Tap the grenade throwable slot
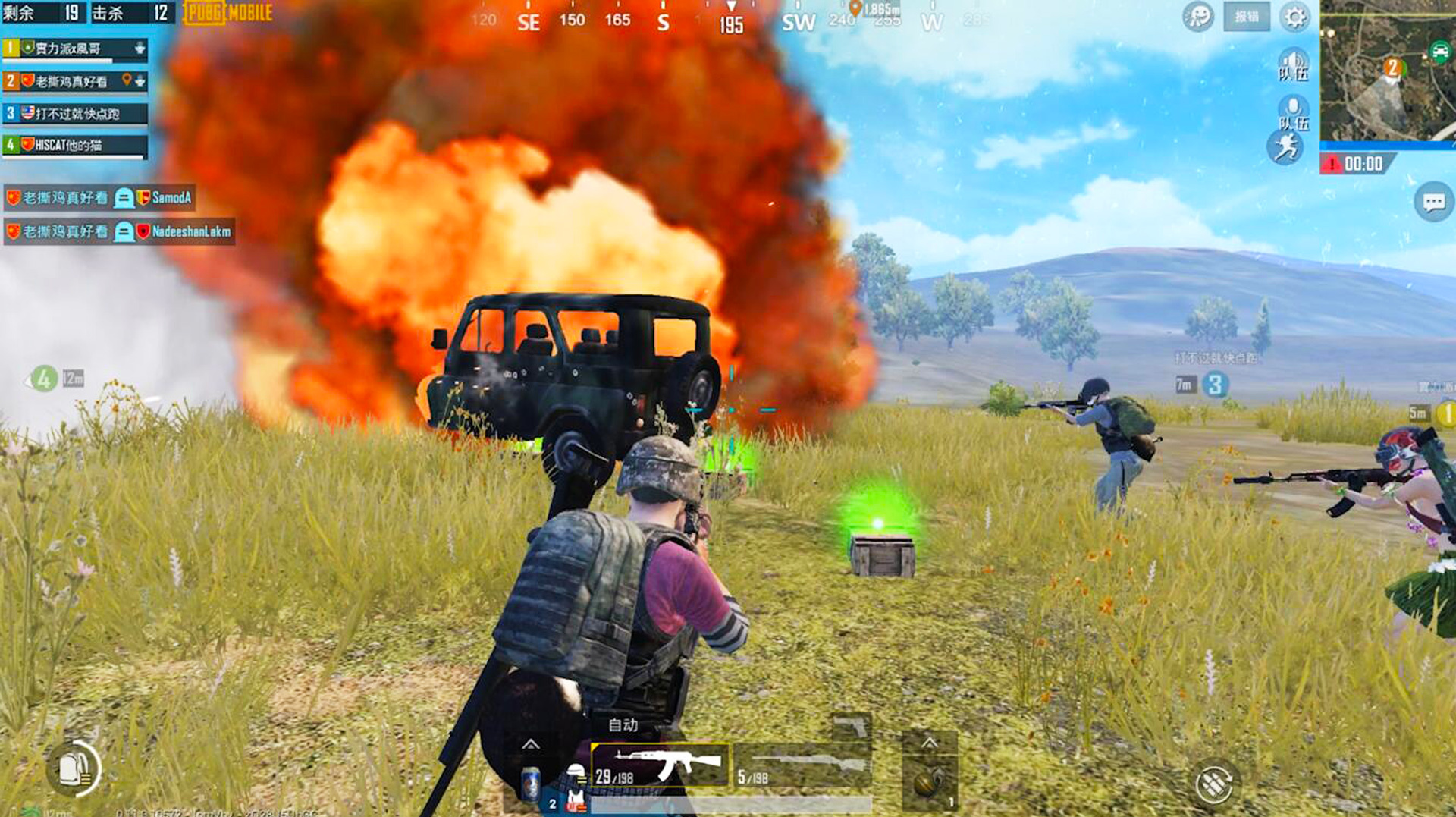Screen dimensions: 1456x817 (928, 781)
